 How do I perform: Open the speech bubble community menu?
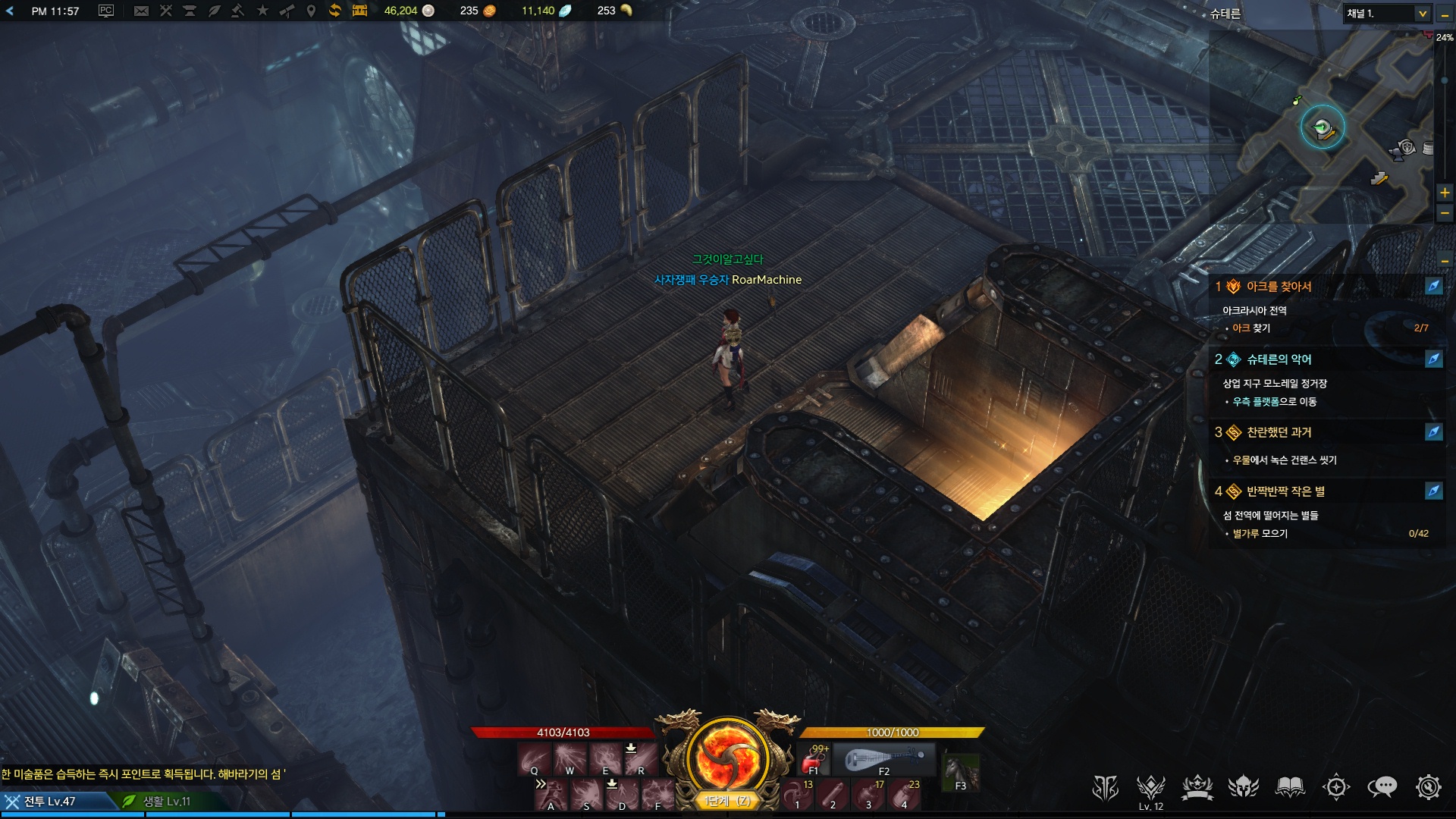(x=1382, y=788)
